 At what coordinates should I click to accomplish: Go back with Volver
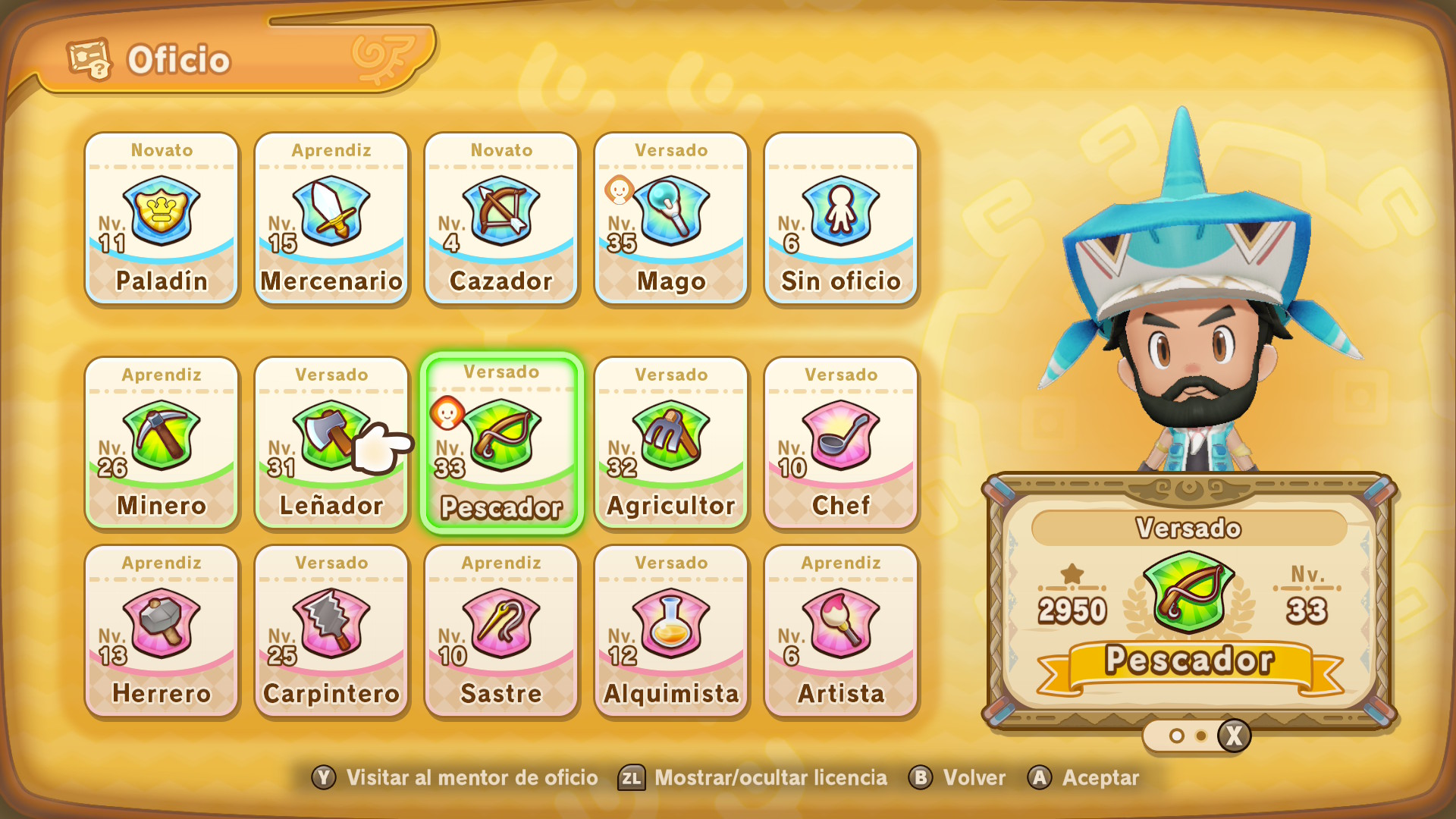coord(958,778)
